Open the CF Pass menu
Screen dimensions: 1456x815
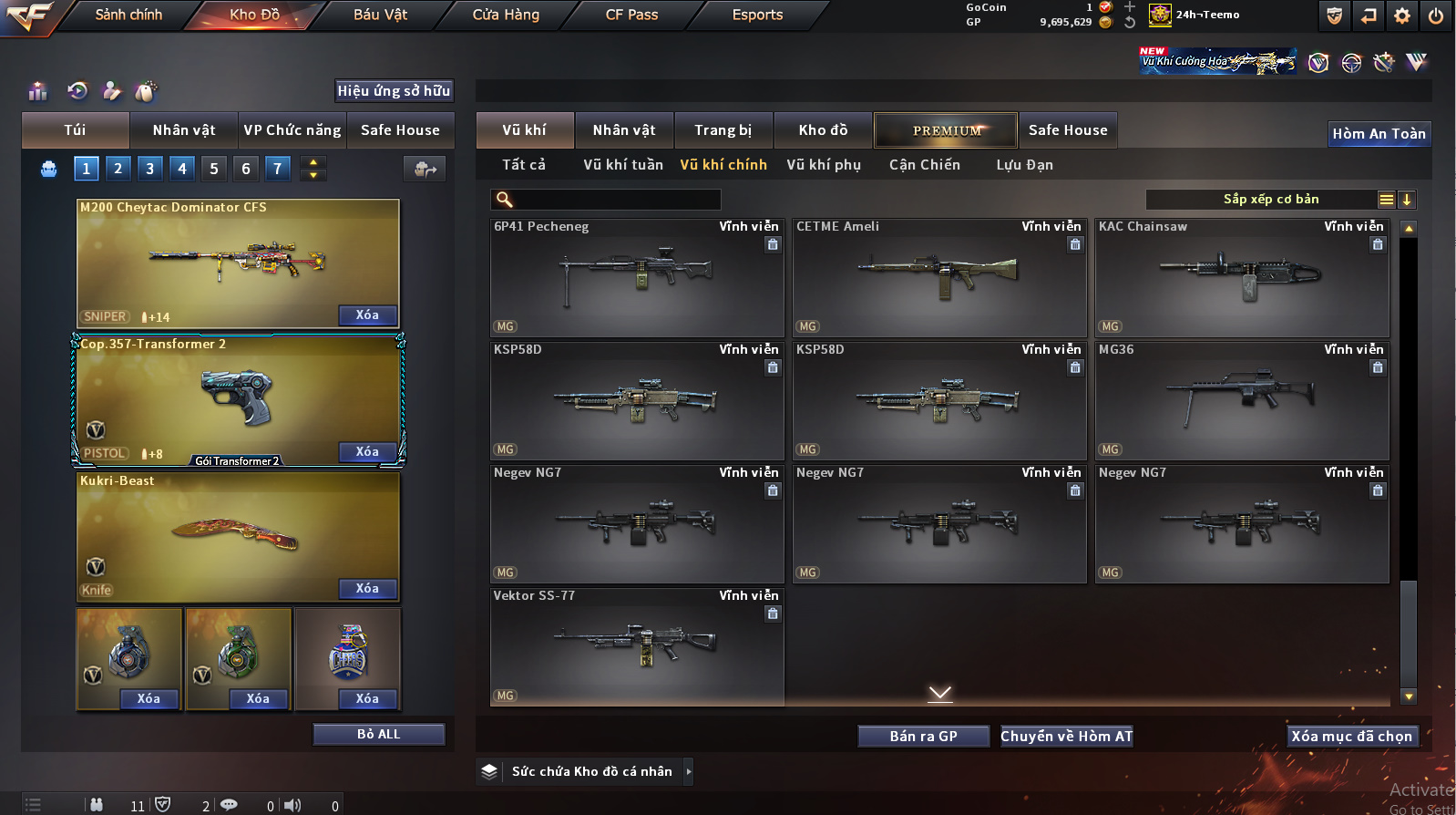631,15
